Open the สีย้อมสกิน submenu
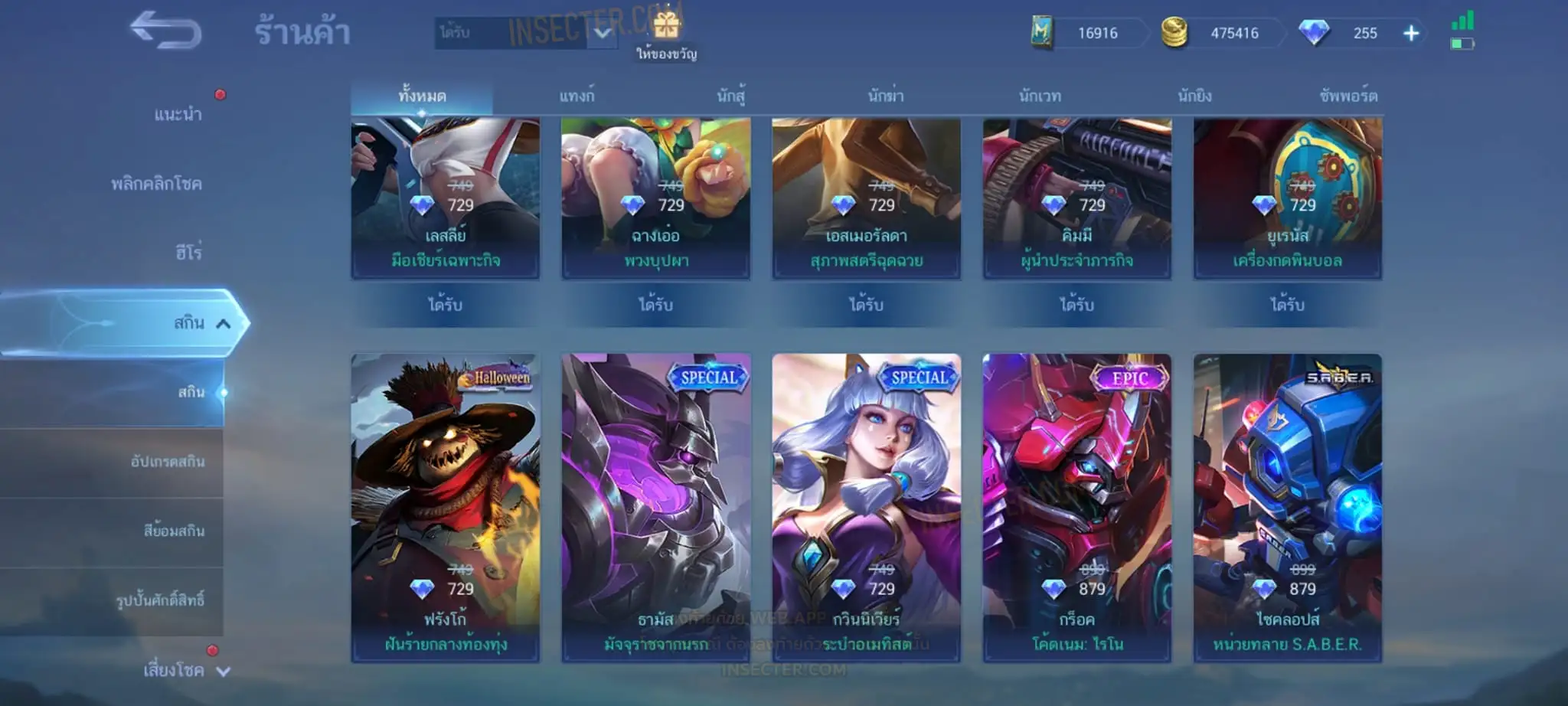Viewport: 1568px width, 706px height. coord(174,531)
